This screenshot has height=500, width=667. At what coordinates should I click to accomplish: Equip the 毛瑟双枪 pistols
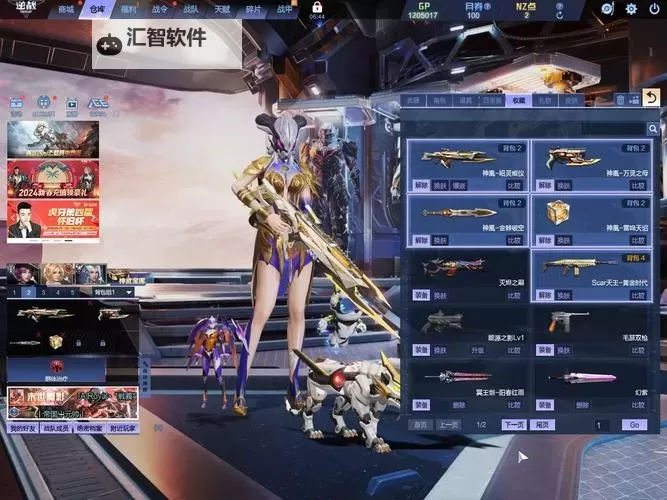(545, 351)
